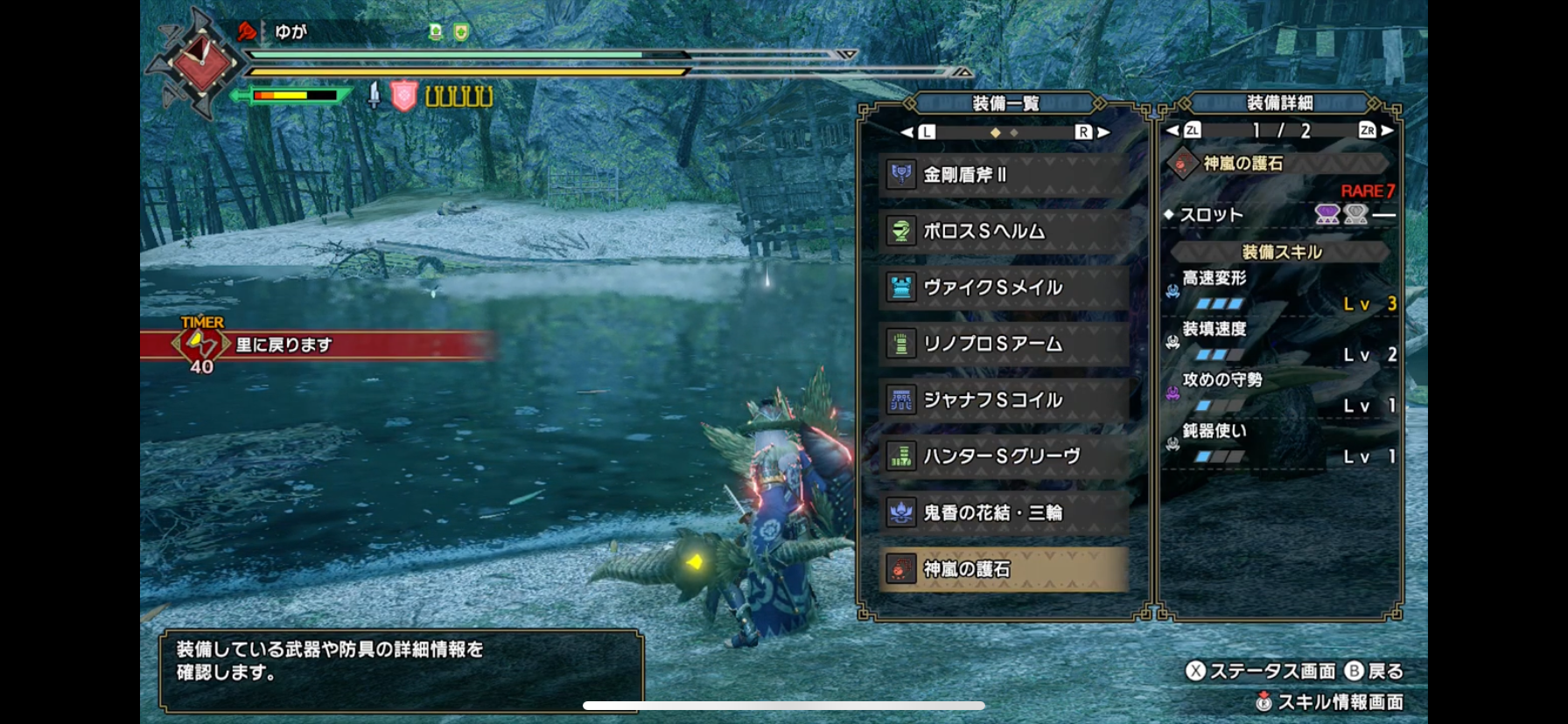Image resolution: width=1568 pixels, height=724 pixels.
Task: Click the left arrow of the equipment list
Action: click(x=918, y=132)
